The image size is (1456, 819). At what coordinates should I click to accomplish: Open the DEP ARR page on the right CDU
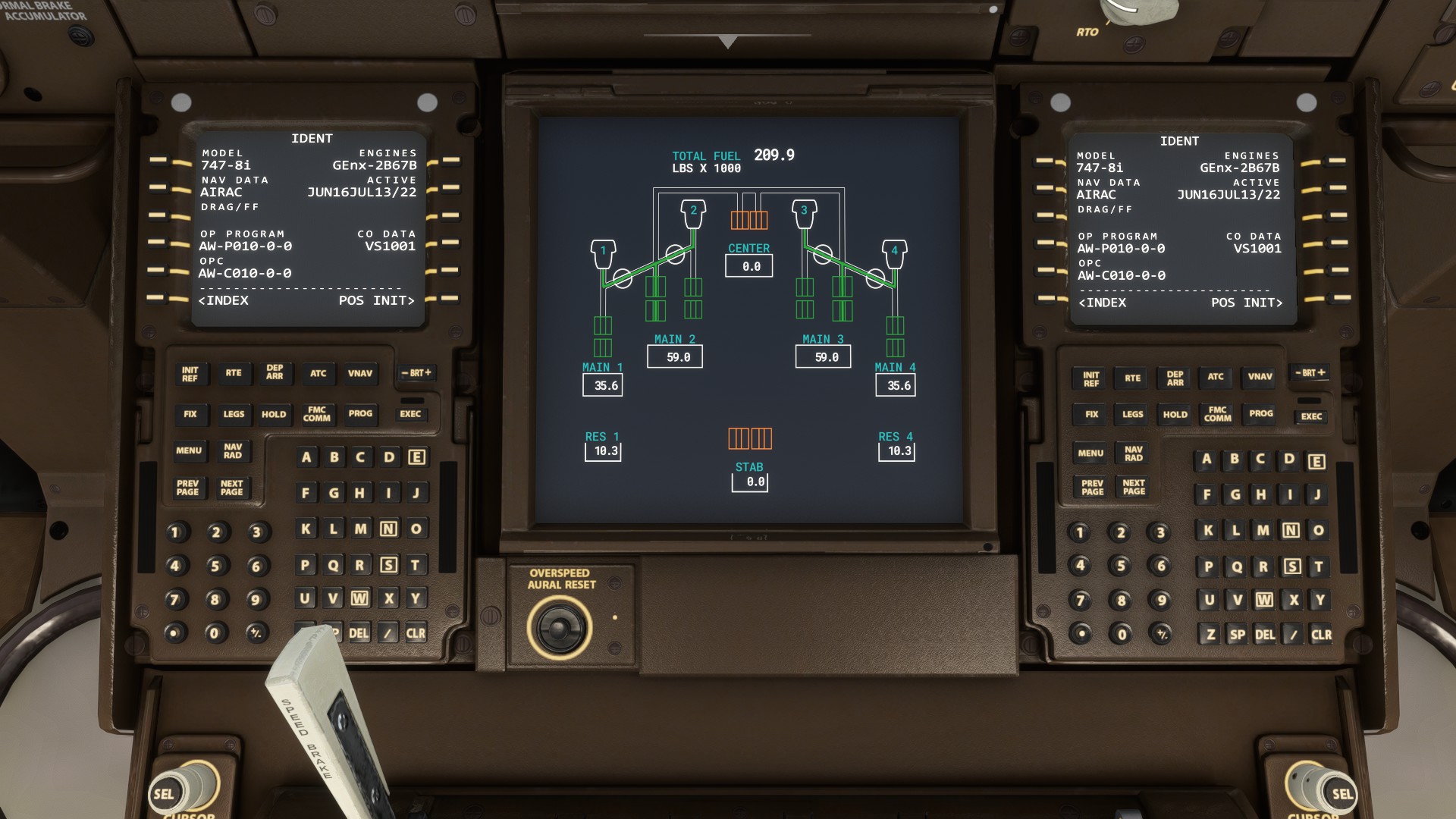[x=1174, y=378]
